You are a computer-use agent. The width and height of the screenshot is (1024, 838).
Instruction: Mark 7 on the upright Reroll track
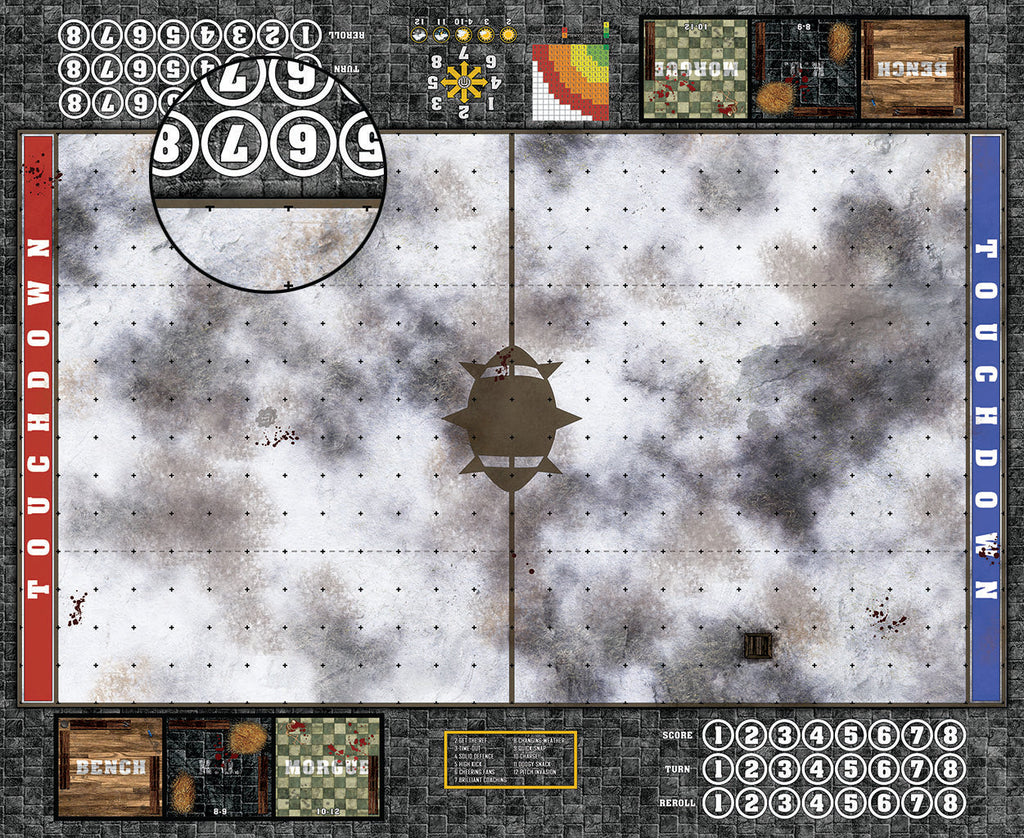coord(917,803)
